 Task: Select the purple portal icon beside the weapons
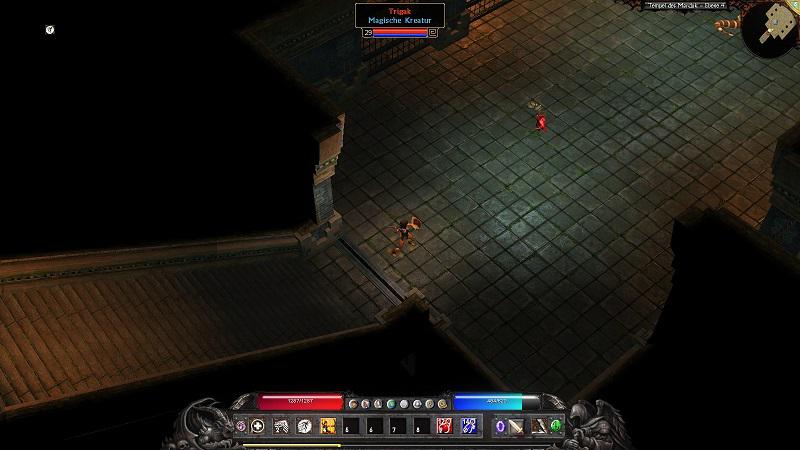[x=499, y=426]
